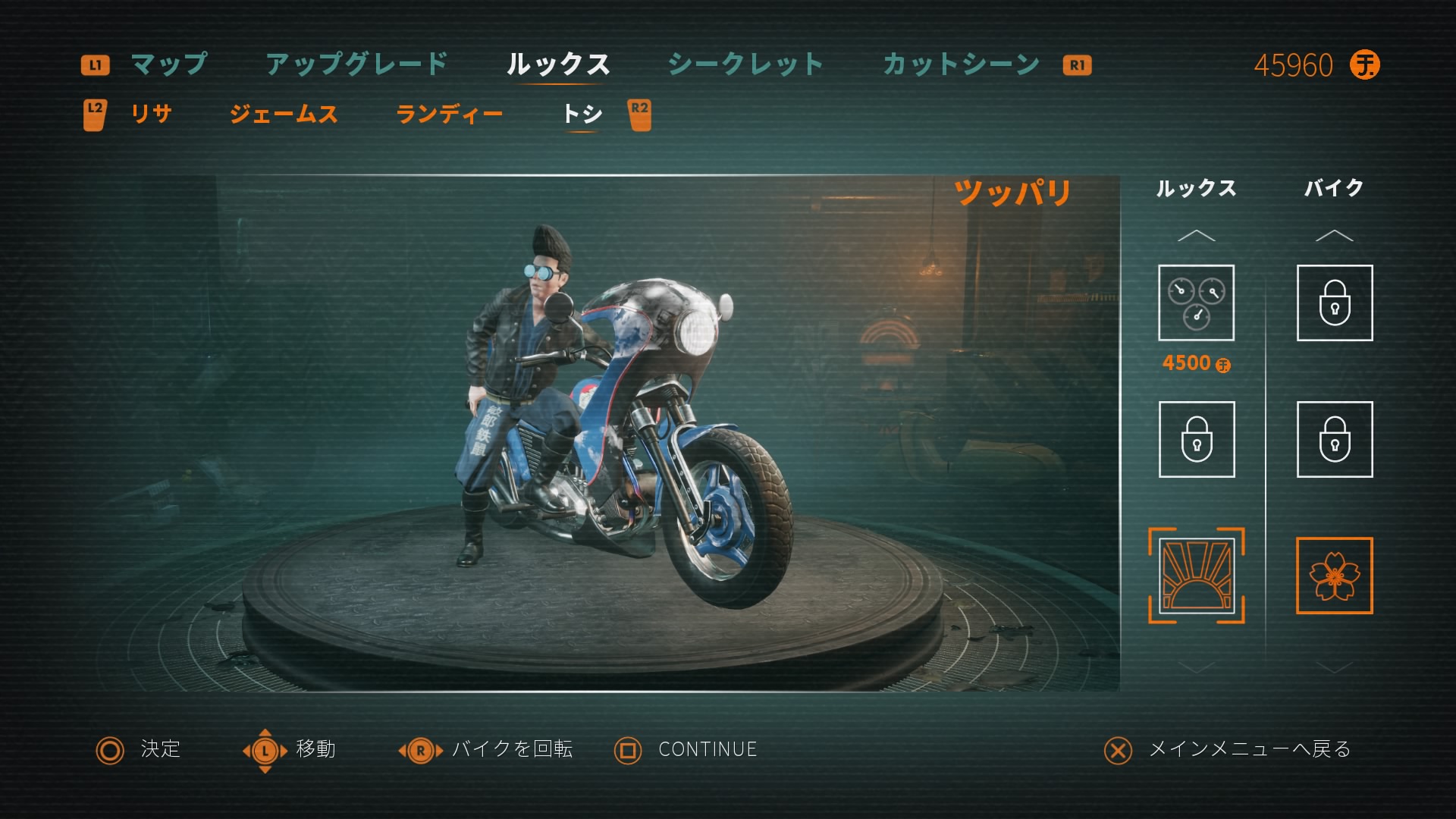
Task: Open the アップグレード tab
Action: [356, 65]
